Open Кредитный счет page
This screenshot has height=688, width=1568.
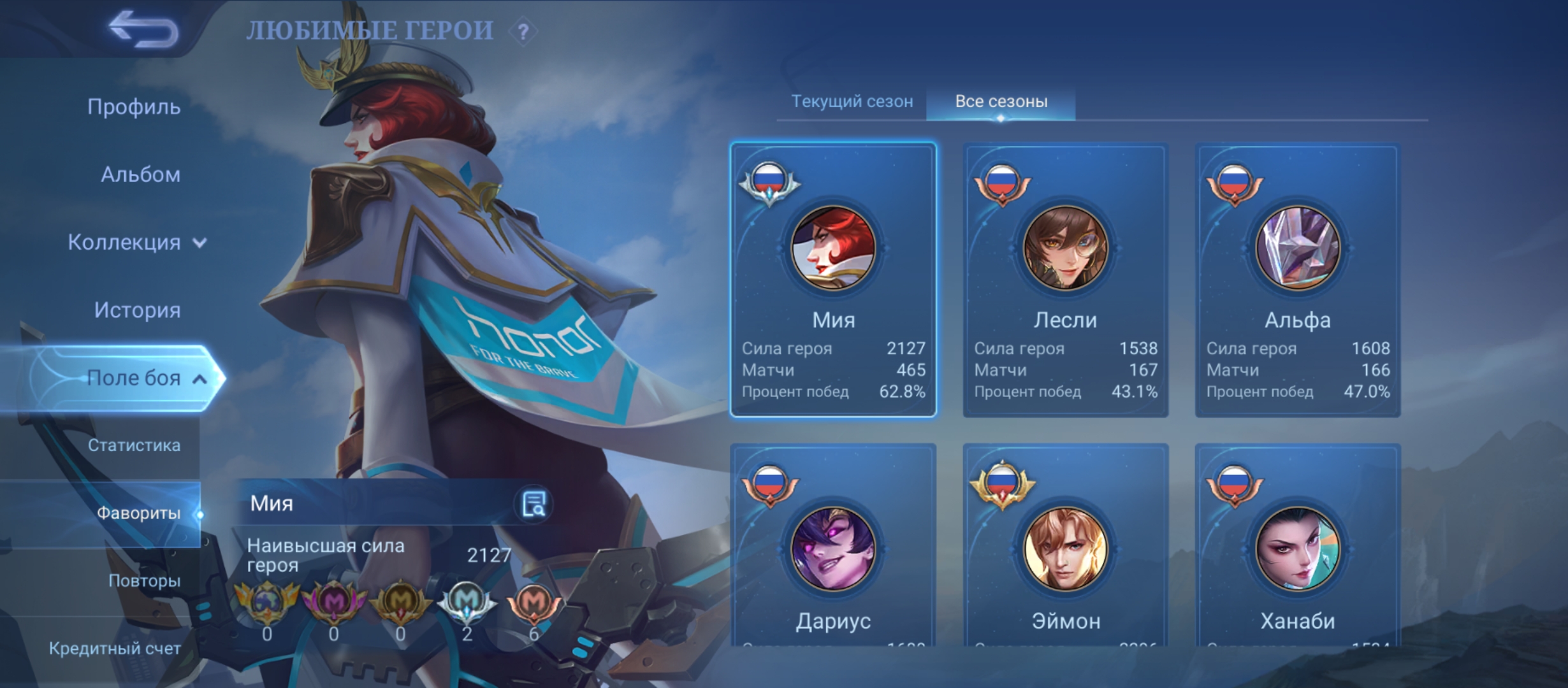(x=115, y=649)
